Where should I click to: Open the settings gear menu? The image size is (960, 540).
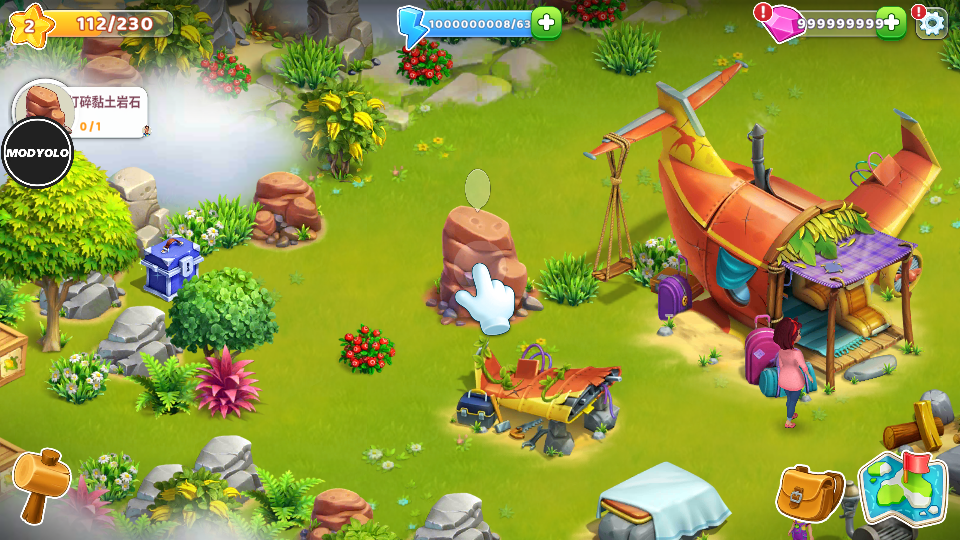click(932, 22)
